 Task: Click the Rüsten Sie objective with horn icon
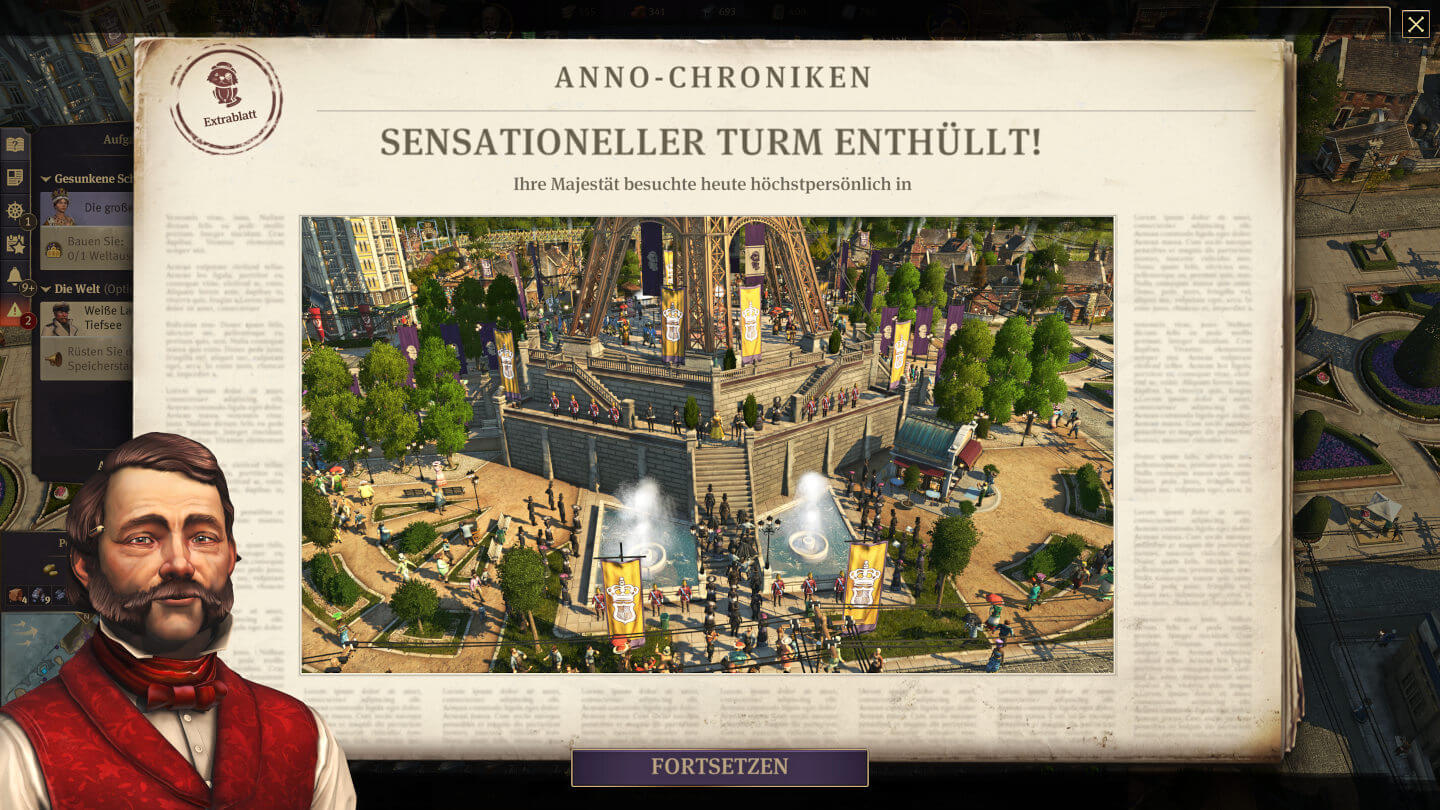click(90, 358)
